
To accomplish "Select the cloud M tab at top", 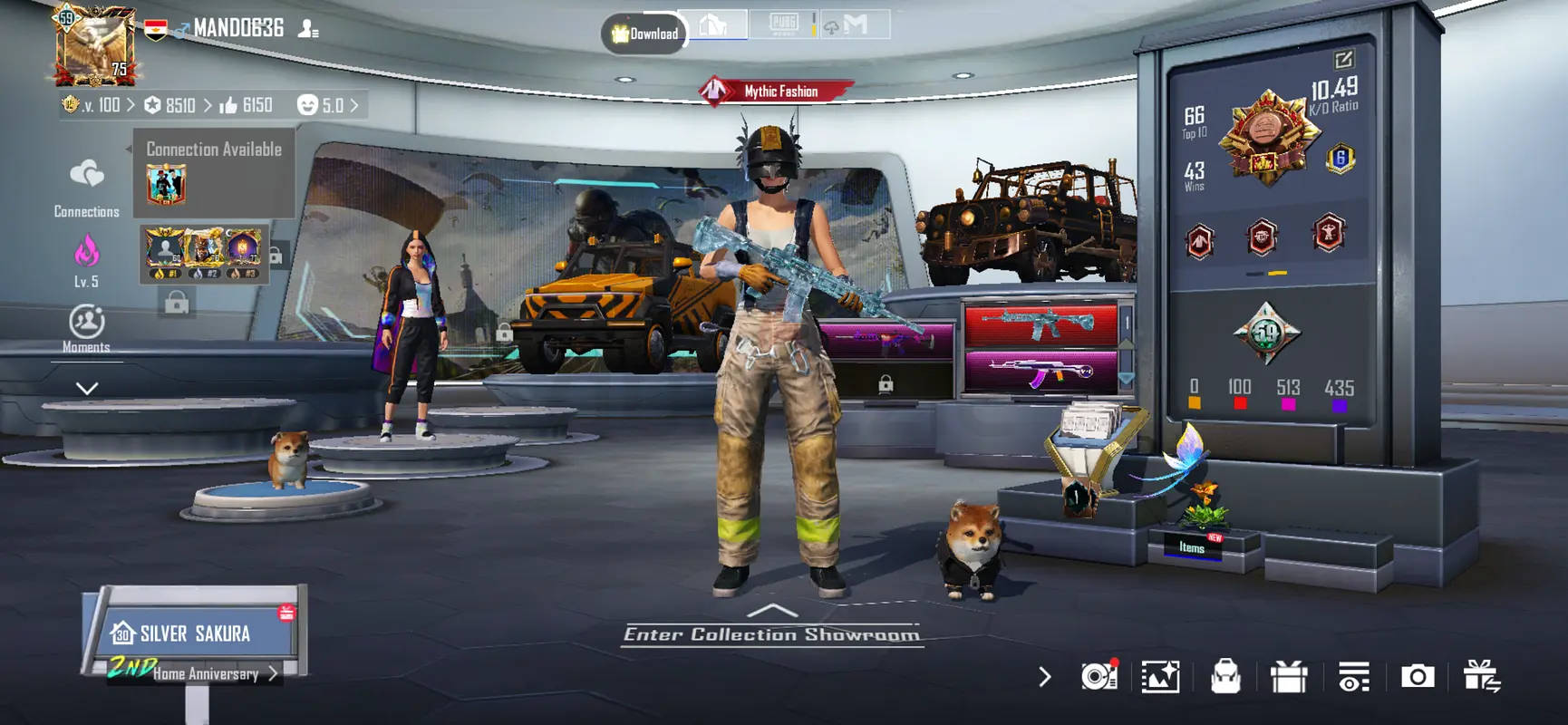I will pos(853,24).
